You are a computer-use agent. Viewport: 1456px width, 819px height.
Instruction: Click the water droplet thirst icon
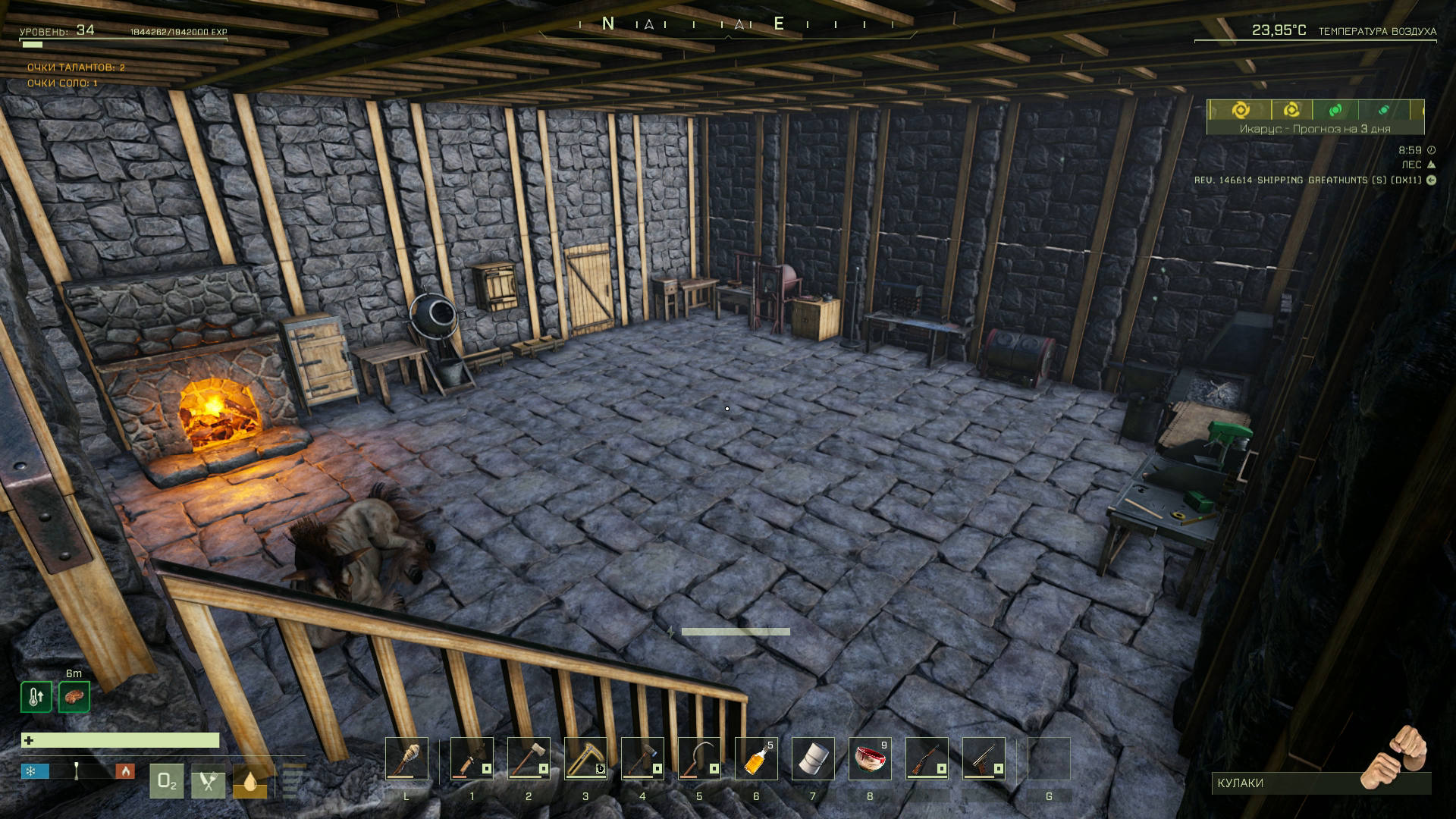pos(249,782)
